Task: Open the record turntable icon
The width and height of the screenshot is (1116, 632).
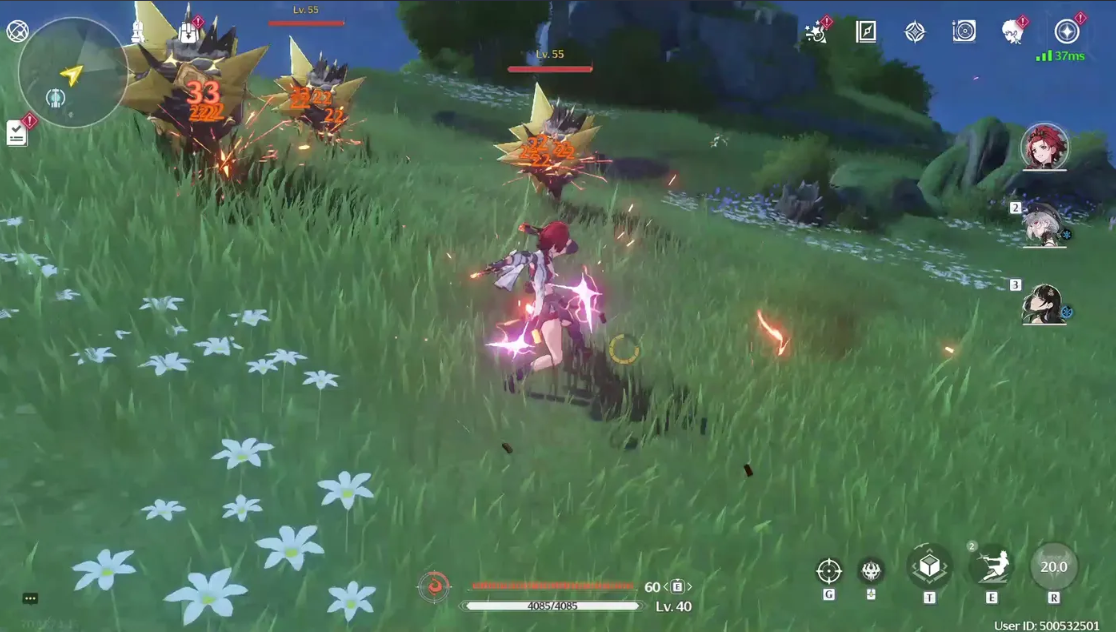Action: tap(964, 32)
